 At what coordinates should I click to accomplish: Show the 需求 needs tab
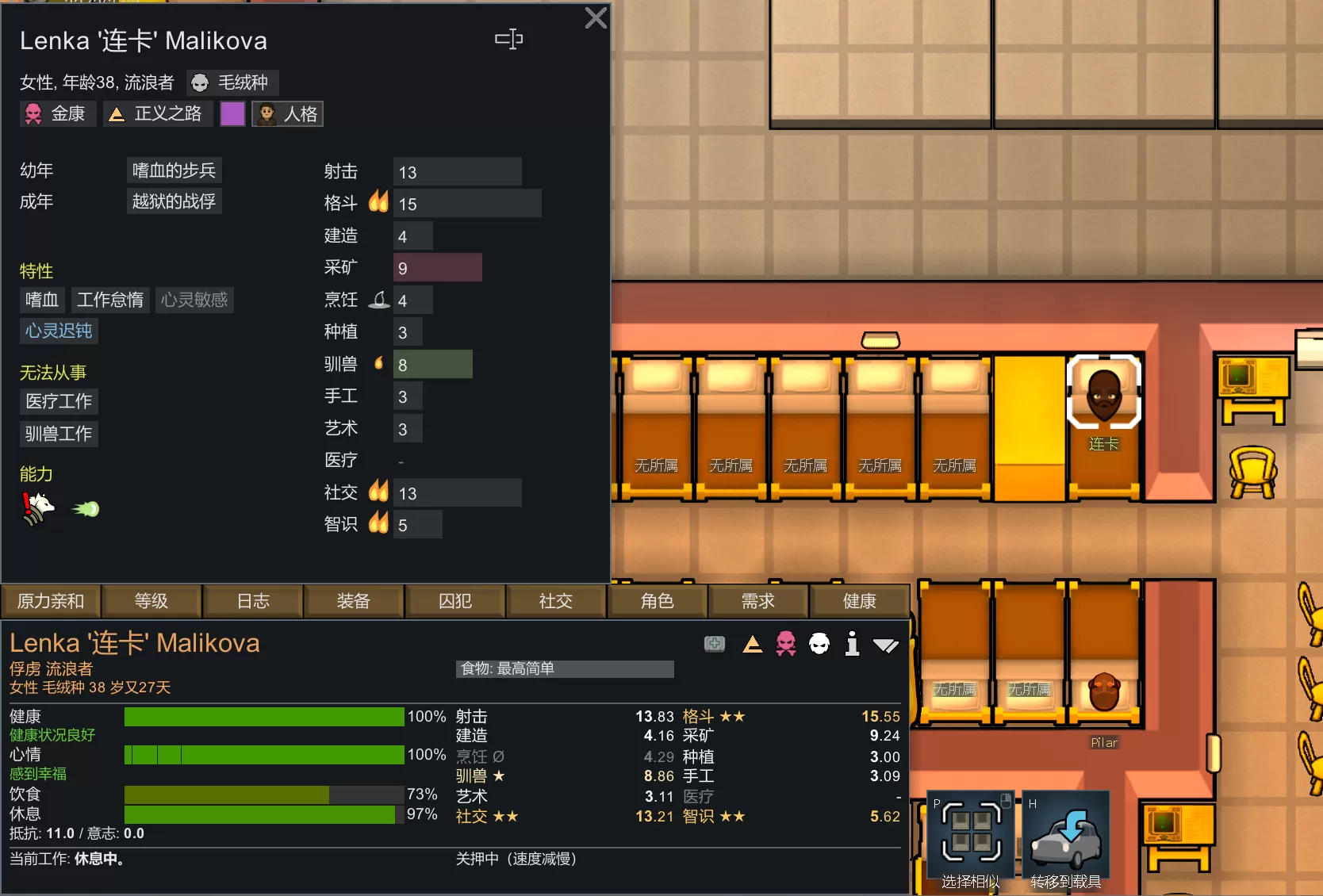tap(758, 601)
